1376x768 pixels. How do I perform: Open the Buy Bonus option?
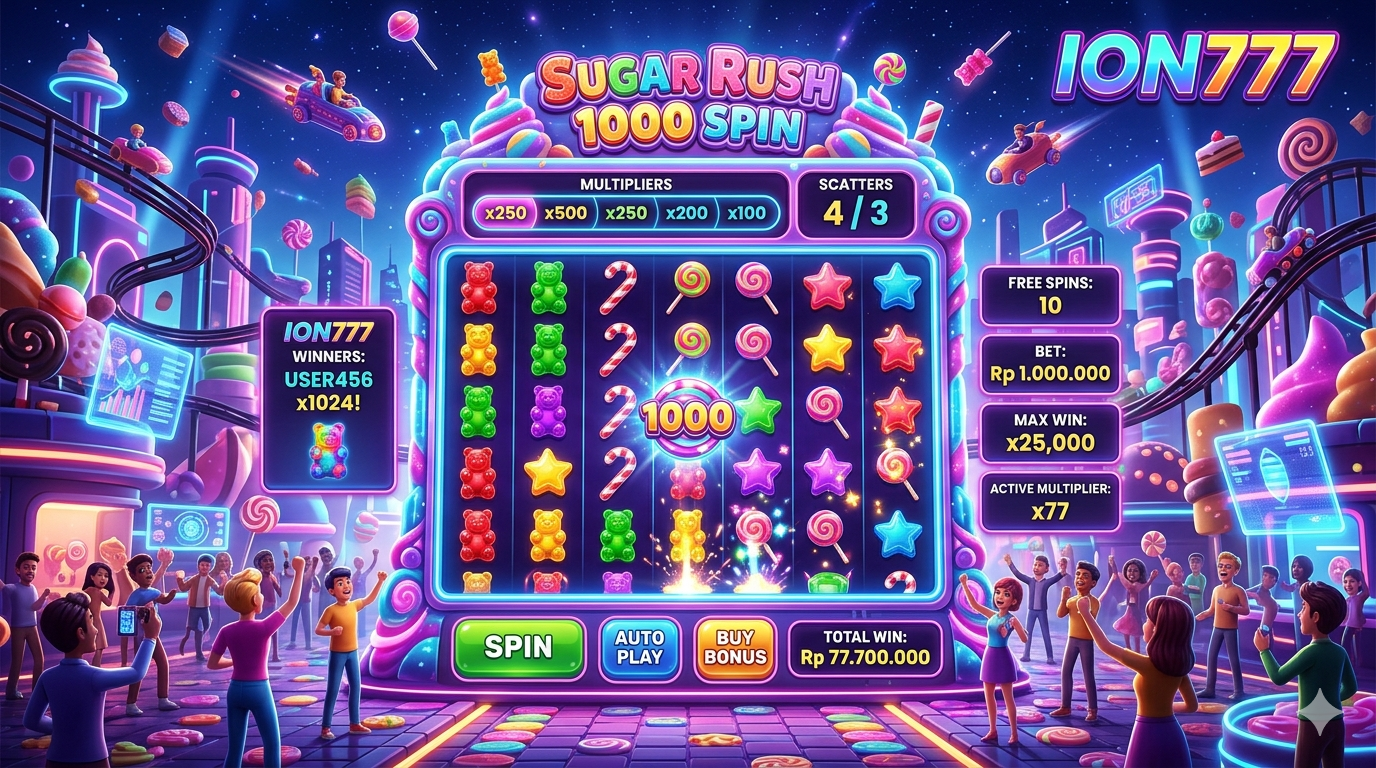coord(733,647)
